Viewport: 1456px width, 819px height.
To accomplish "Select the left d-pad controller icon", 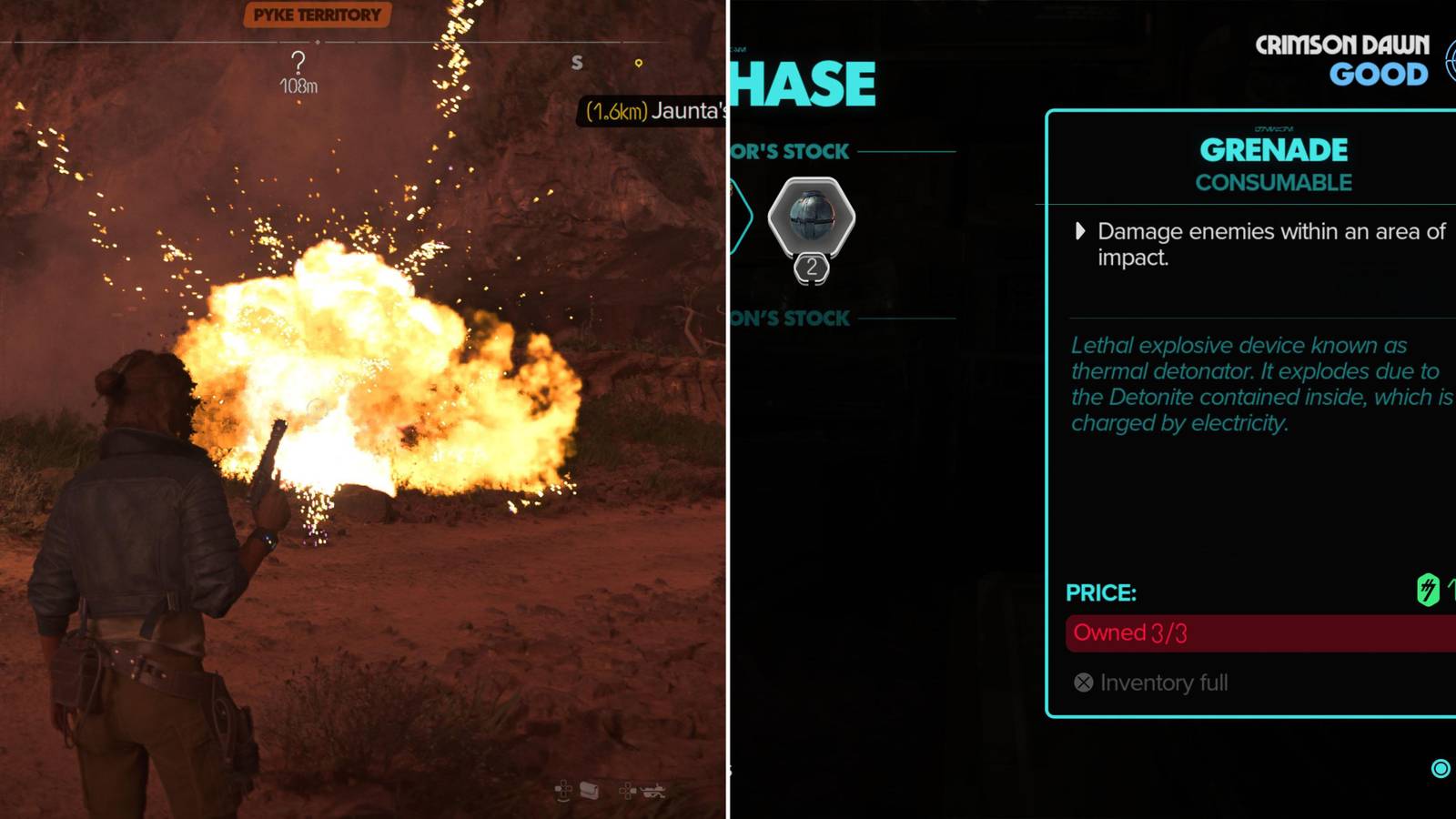I will pos(561,788).
